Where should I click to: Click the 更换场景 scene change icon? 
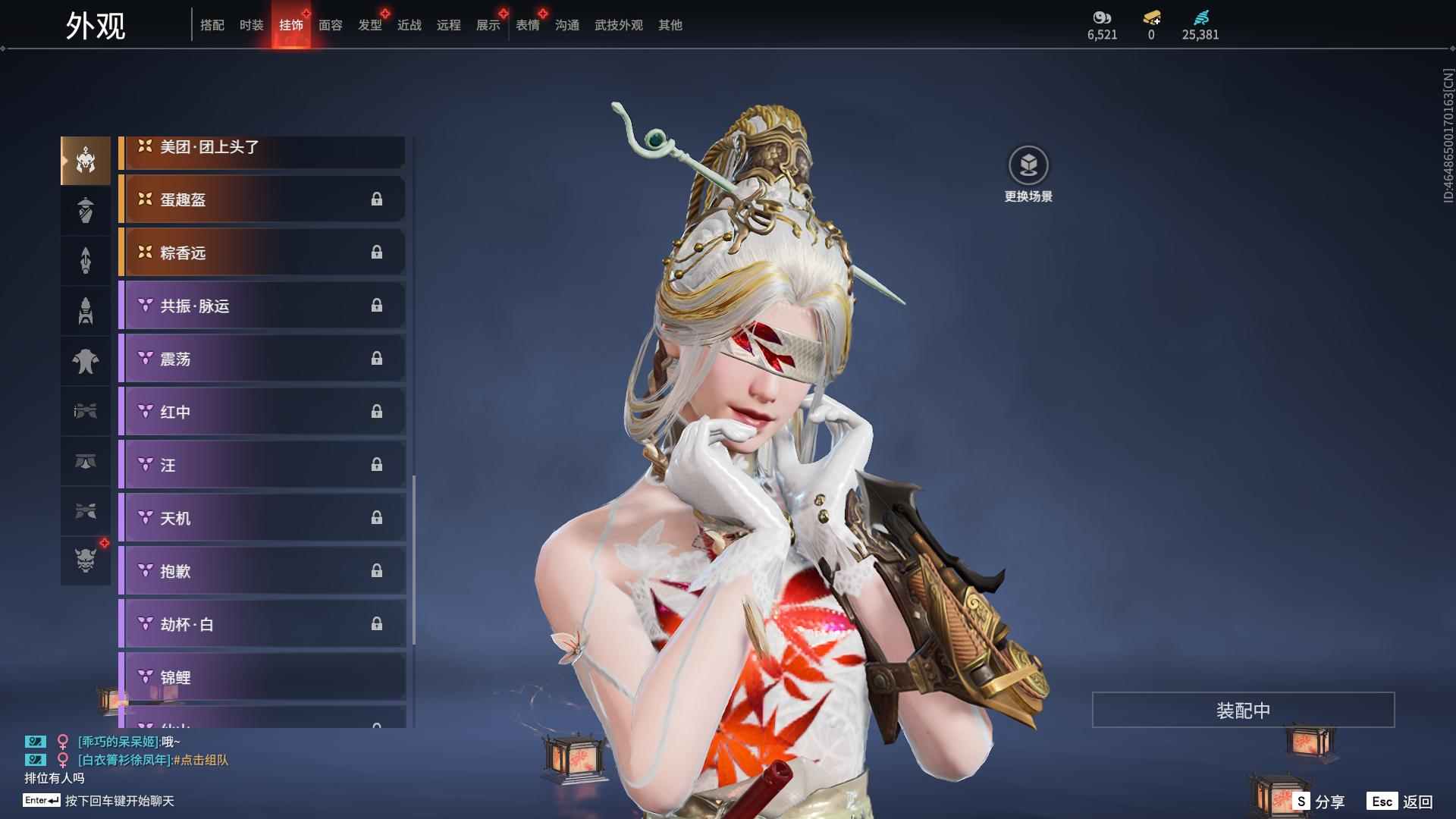(x=1028, y=166)
